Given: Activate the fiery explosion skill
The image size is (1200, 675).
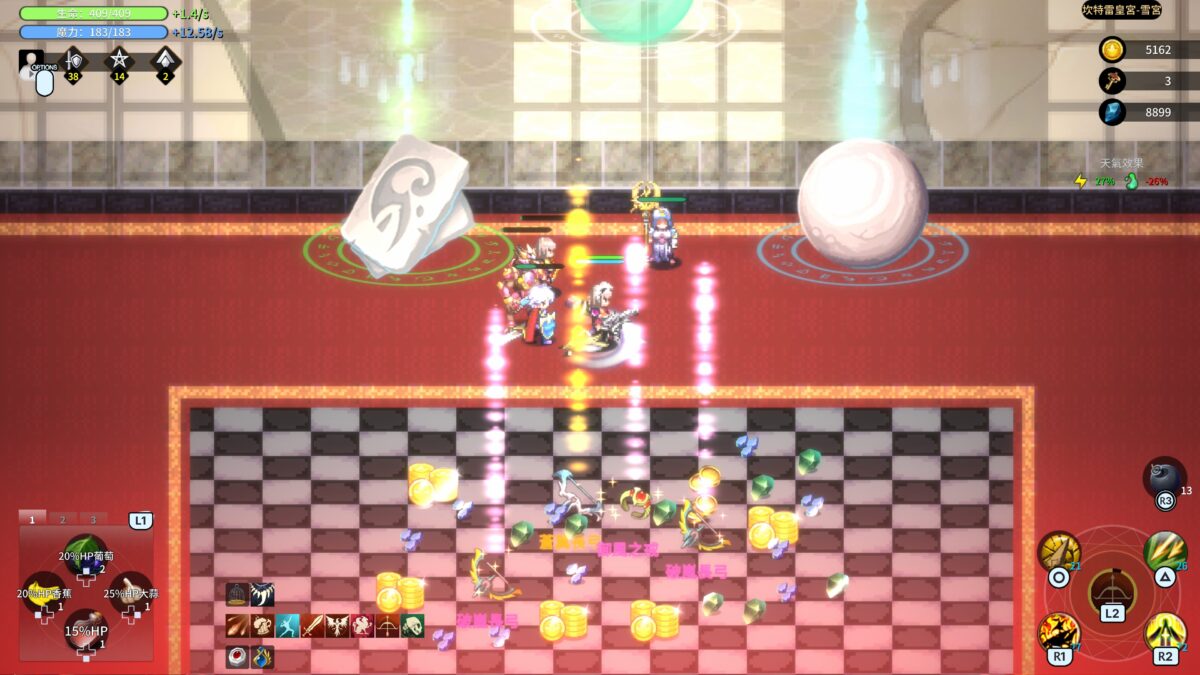Looking at the screenshot, I should pos(1059,632).
